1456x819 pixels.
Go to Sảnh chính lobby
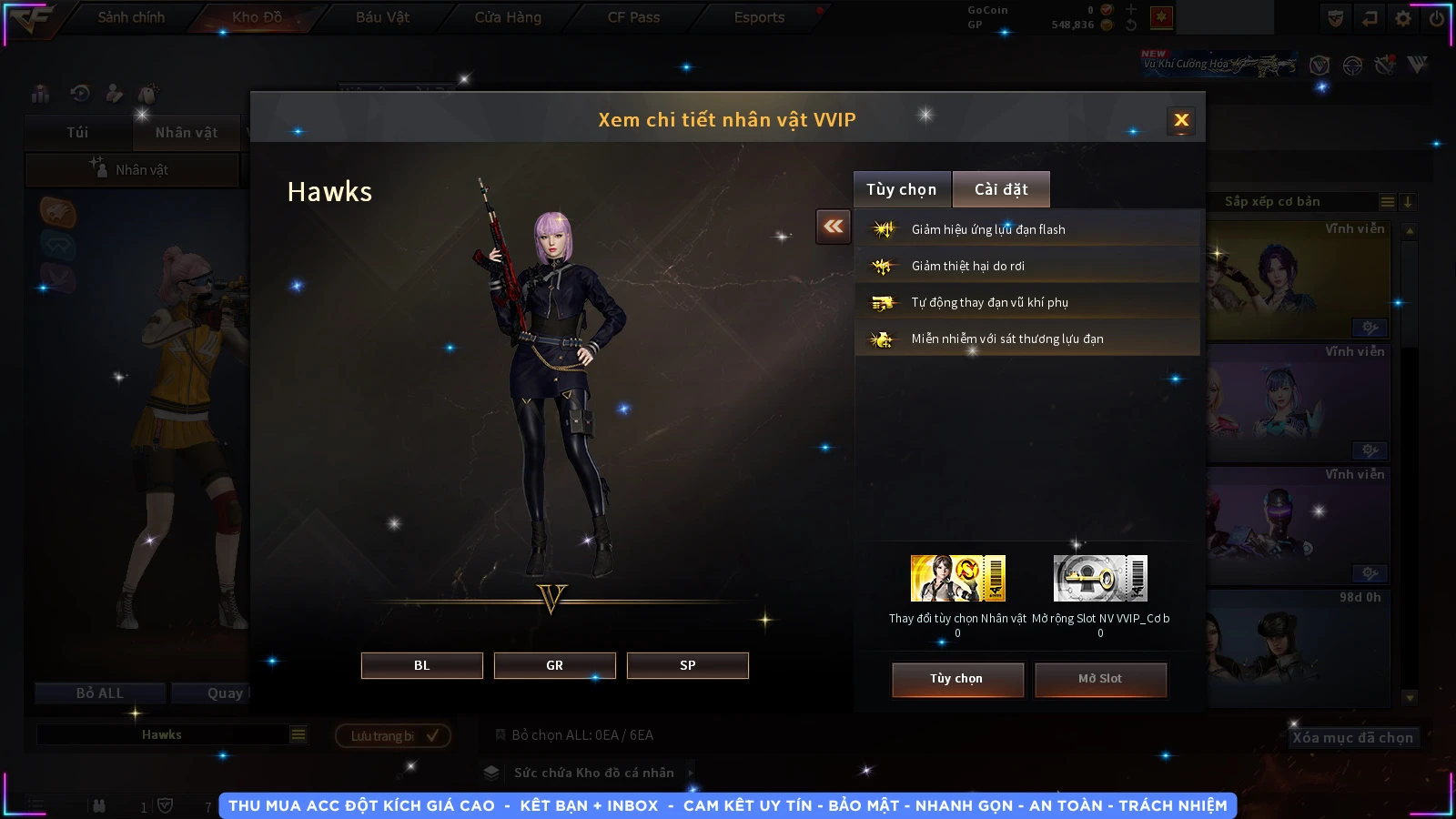click(131, 17)
